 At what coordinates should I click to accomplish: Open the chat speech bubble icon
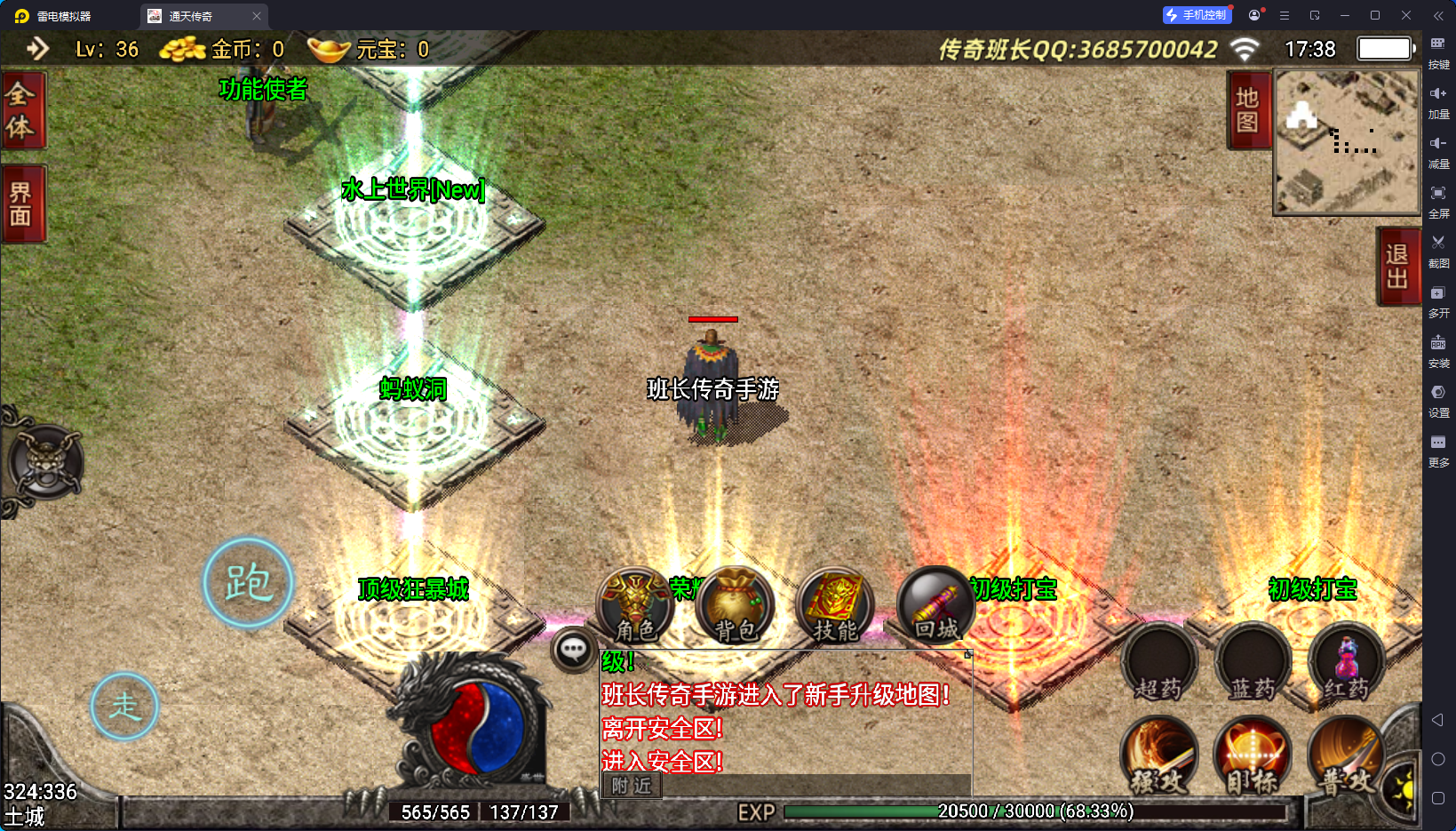tap(573, 650)
